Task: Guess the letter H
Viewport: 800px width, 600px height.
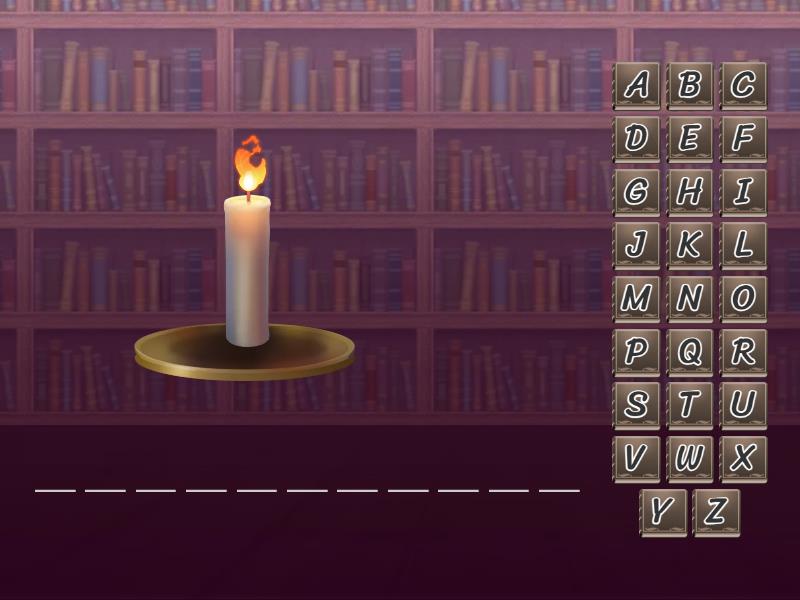Action: tap(689, 192)
